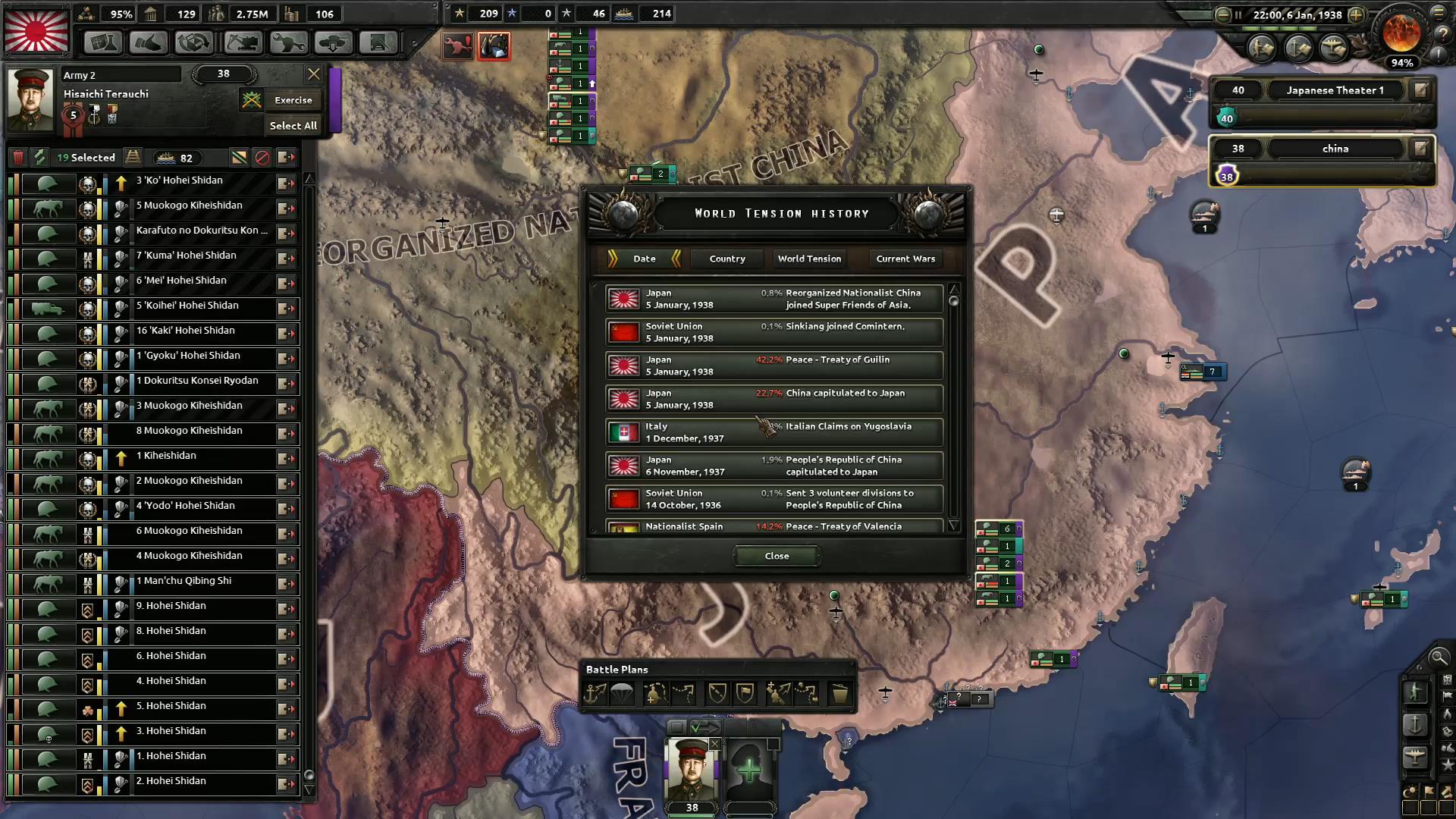Delete the battle plan with the trash icon
The height and width of the screenshot is (819, 1456).
click(x=840, y=692)
